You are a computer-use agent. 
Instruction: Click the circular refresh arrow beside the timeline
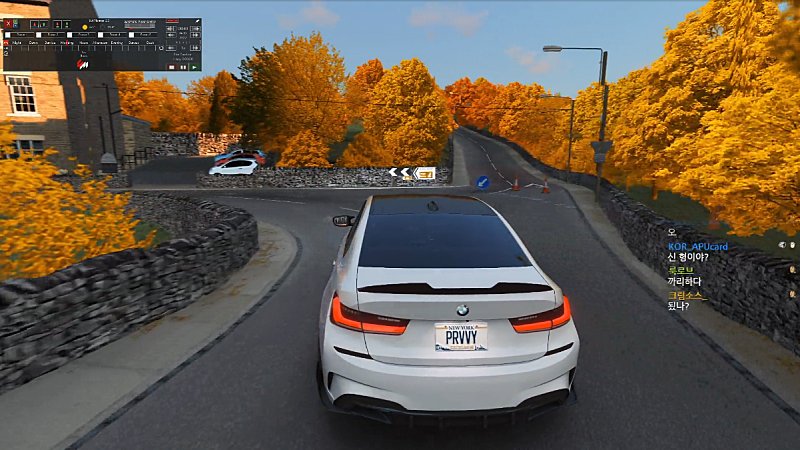[161, 48]
